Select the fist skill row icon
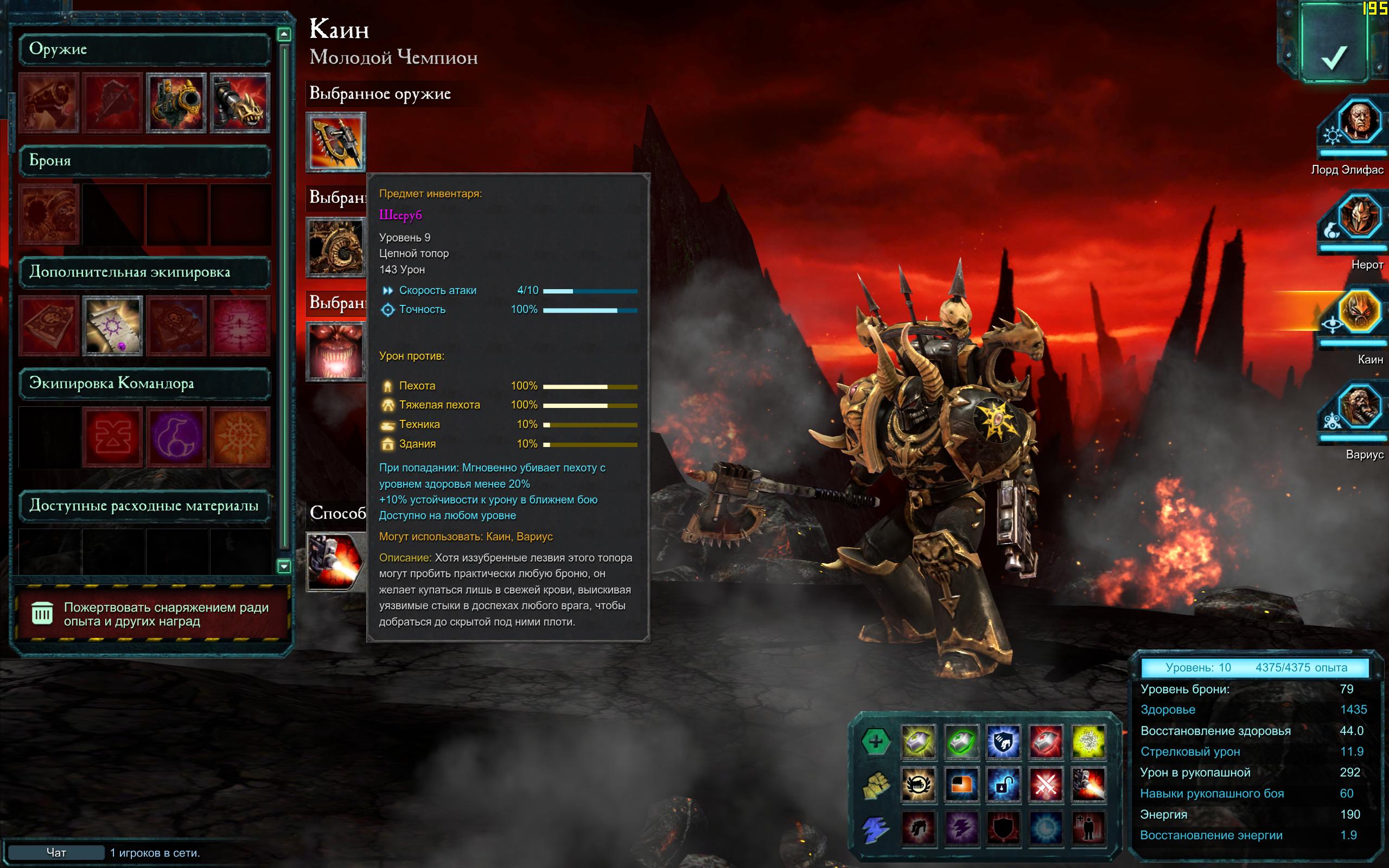Image resolution: width=1389 pixels, height=868 pixels. [875, 785]
